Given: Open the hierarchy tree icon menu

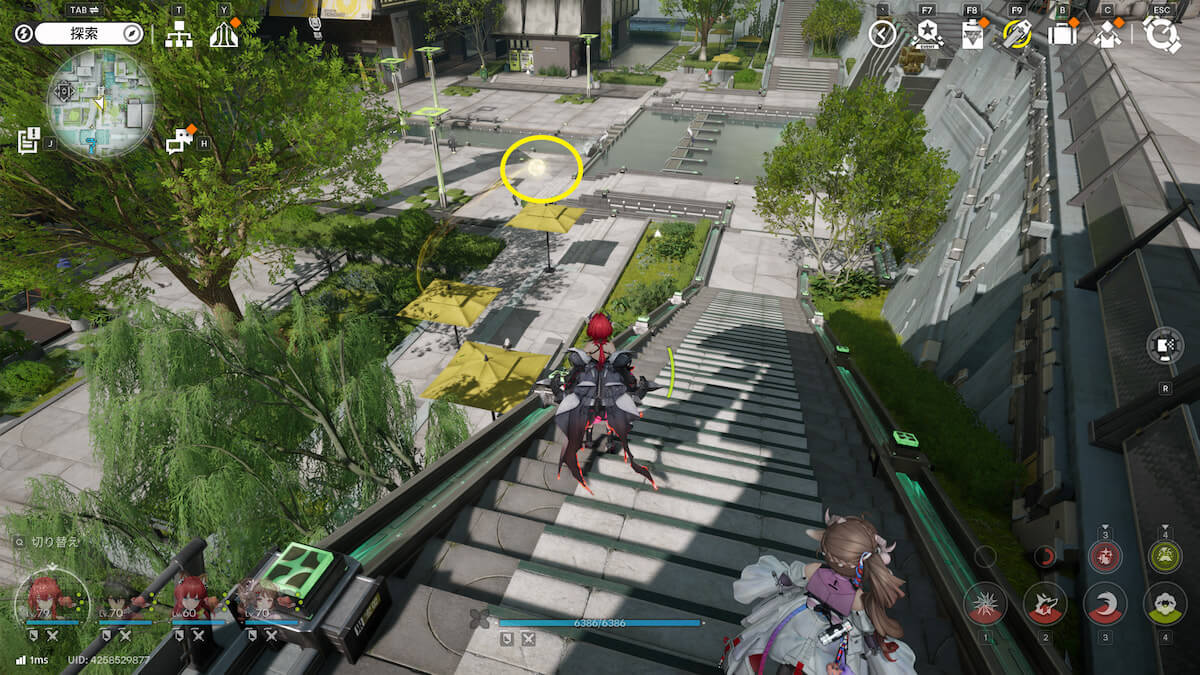Looking at the screenshot, I should [179, 34].
